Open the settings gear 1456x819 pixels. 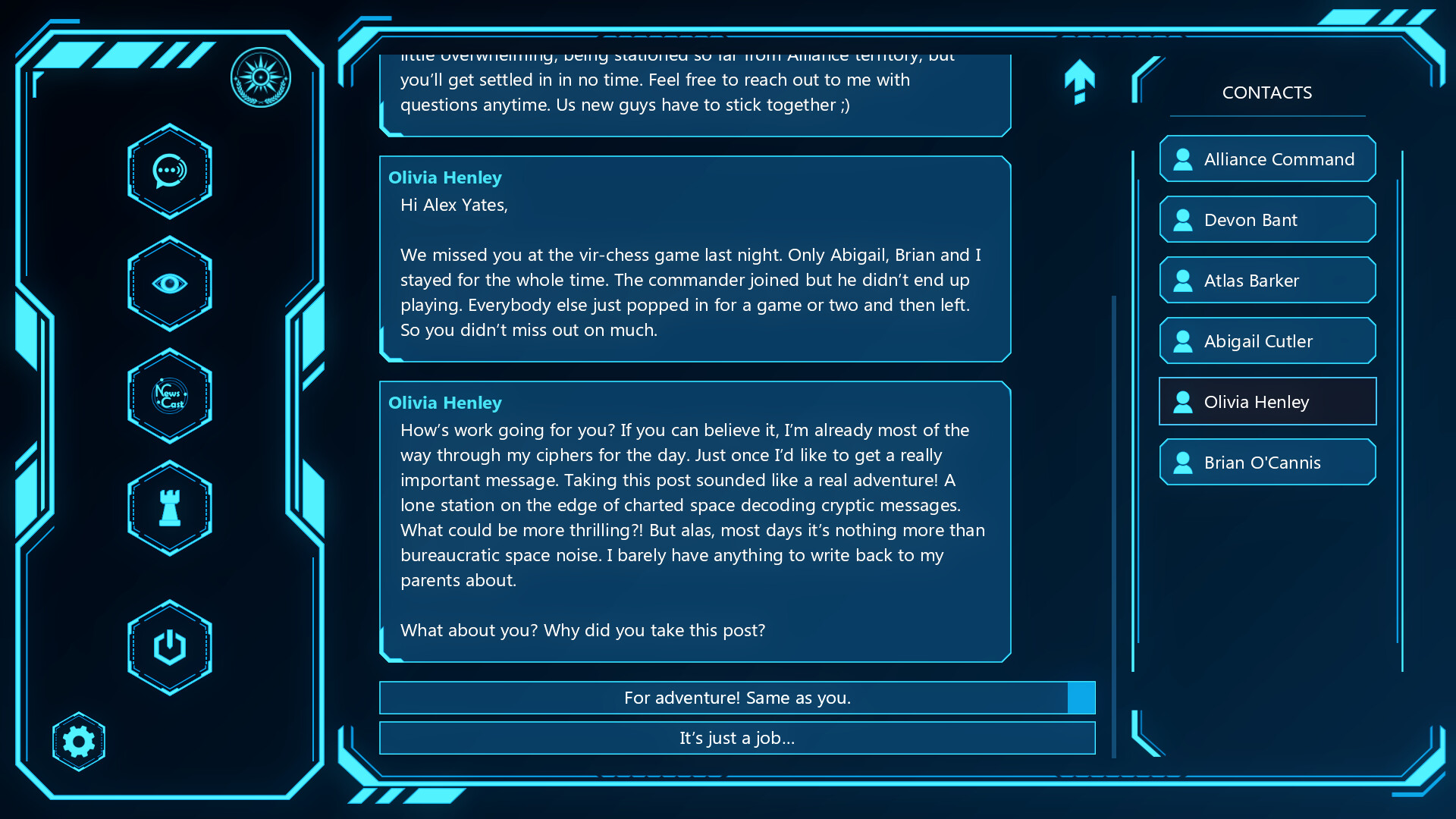point(78,741)
